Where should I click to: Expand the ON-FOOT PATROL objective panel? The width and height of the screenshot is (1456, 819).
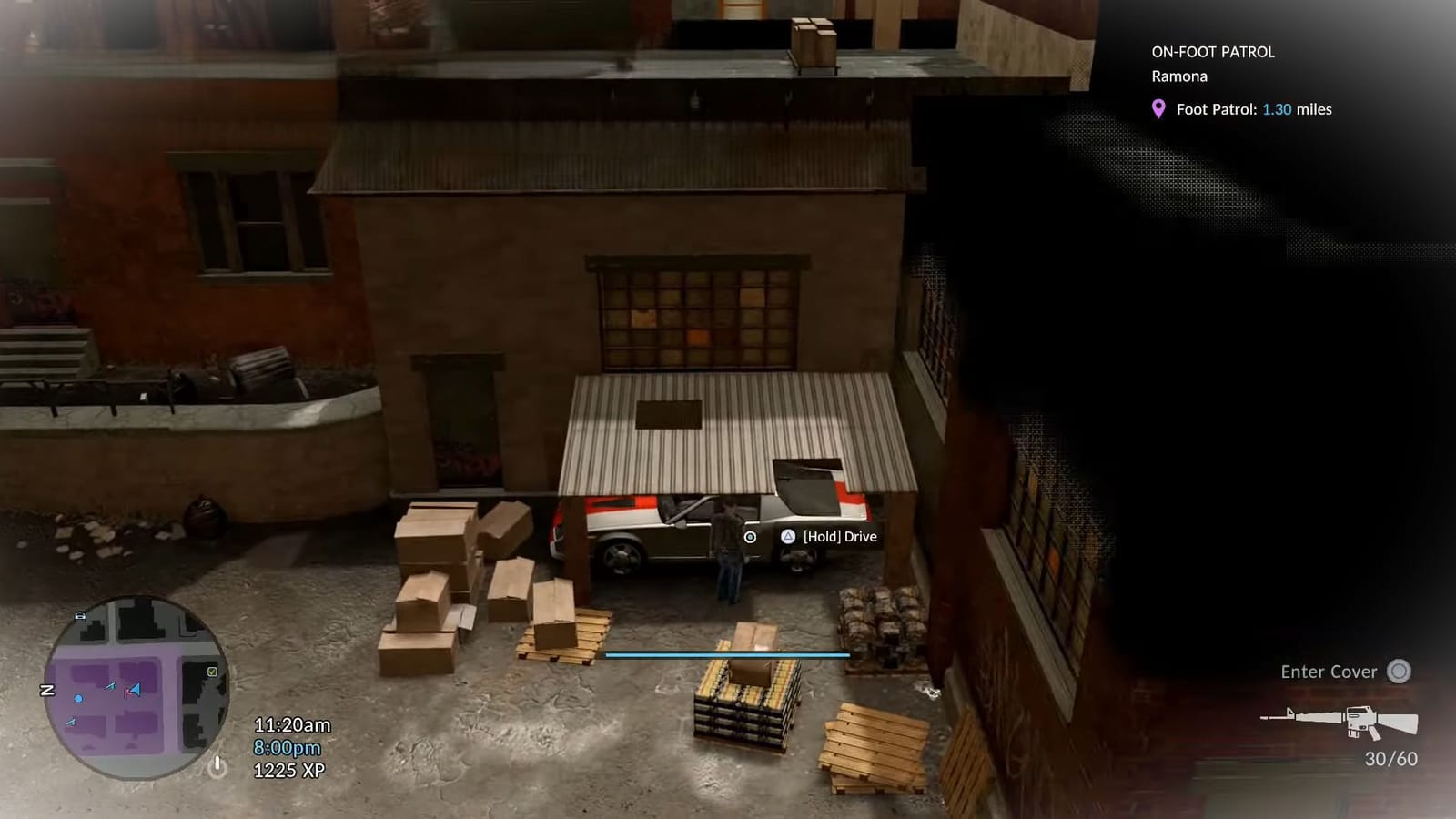[1215, 52]
